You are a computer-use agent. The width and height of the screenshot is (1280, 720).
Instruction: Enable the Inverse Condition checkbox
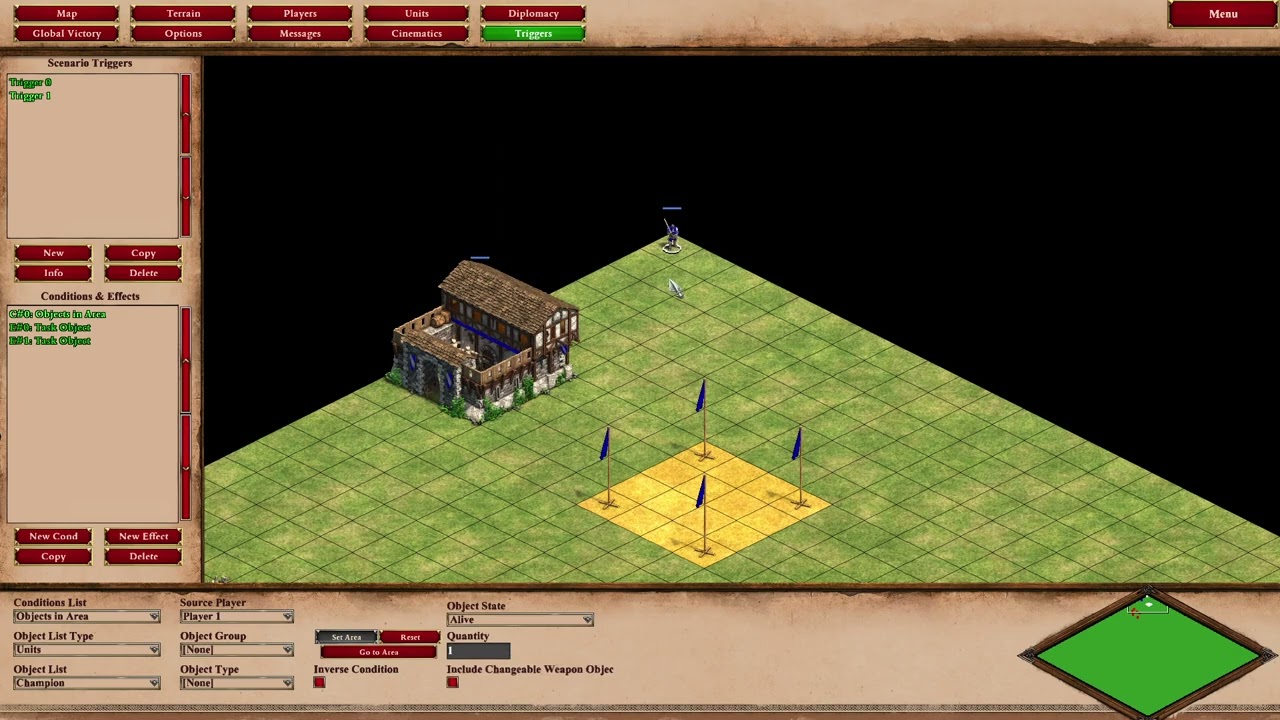[x=318, y=682]
